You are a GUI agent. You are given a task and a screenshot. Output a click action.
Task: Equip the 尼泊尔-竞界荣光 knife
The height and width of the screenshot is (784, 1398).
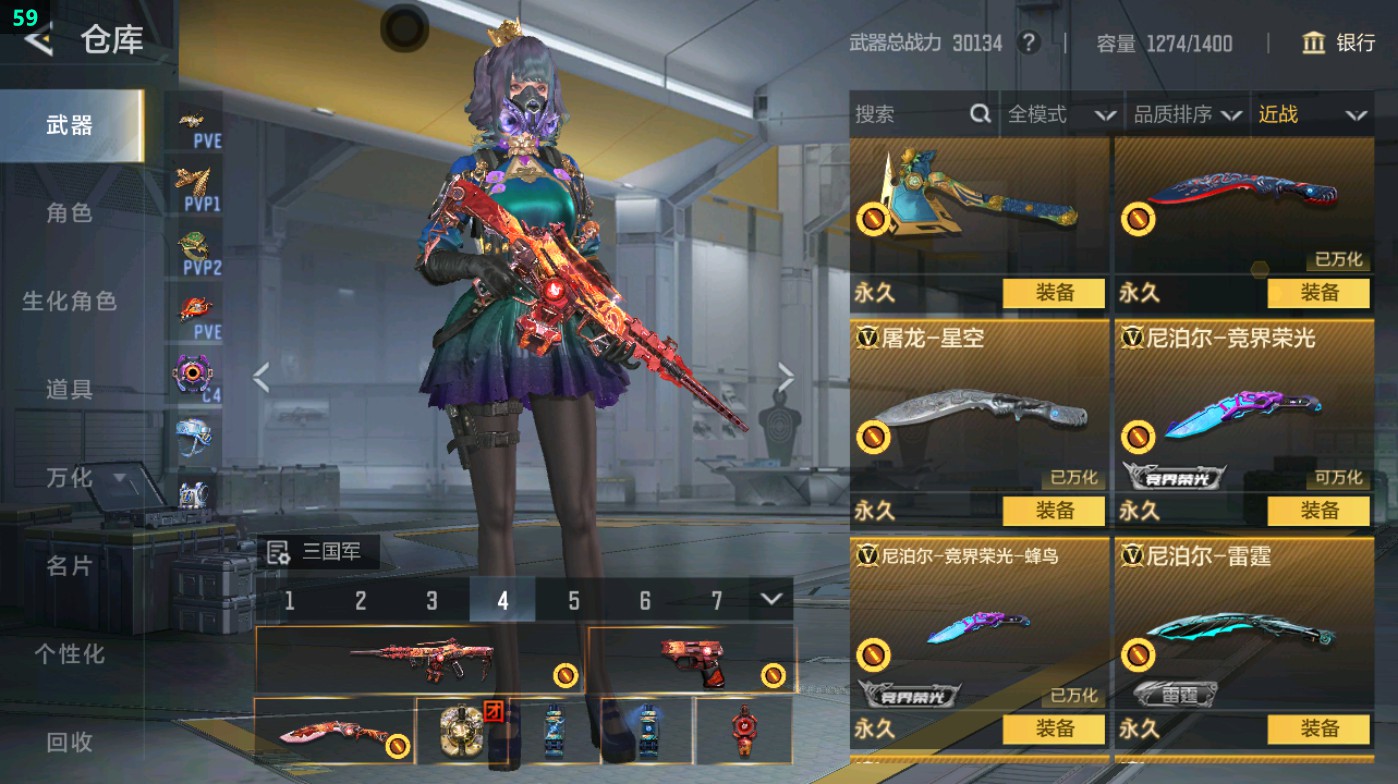coord(1318,510)
